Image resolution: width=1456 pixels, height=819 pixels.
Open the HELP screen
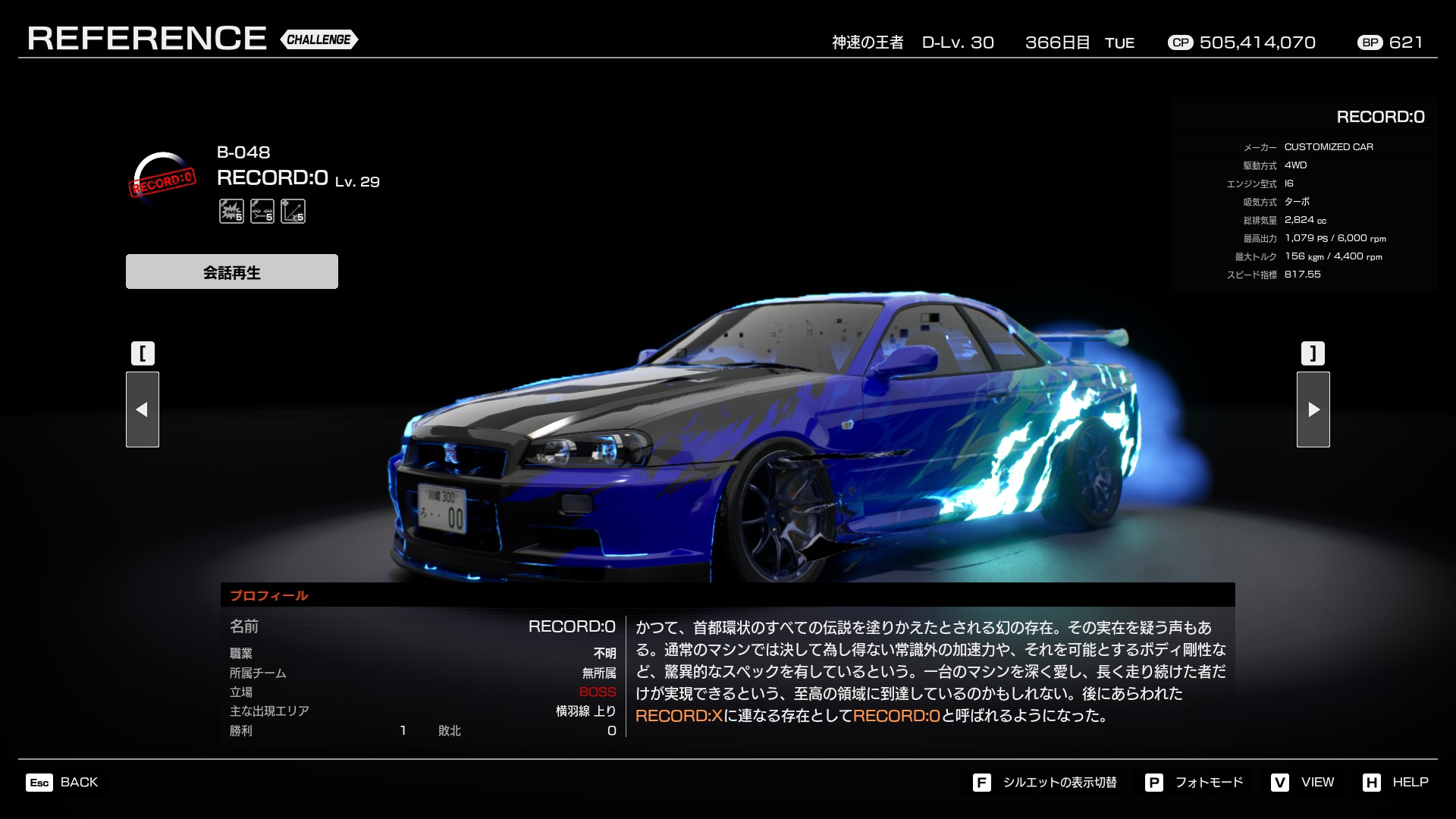1395,782
